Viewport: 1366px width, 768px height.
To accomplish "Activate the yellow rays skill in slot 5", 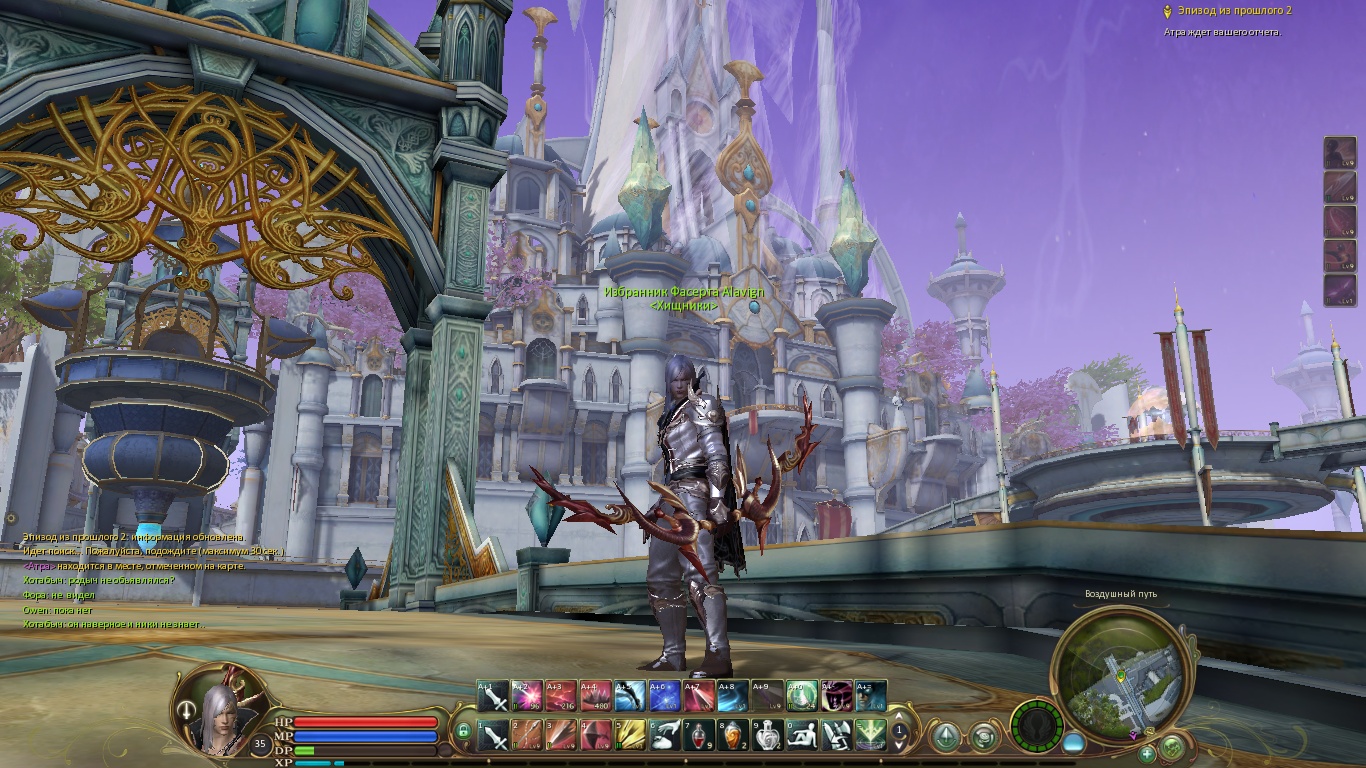I will click(631, 735).
